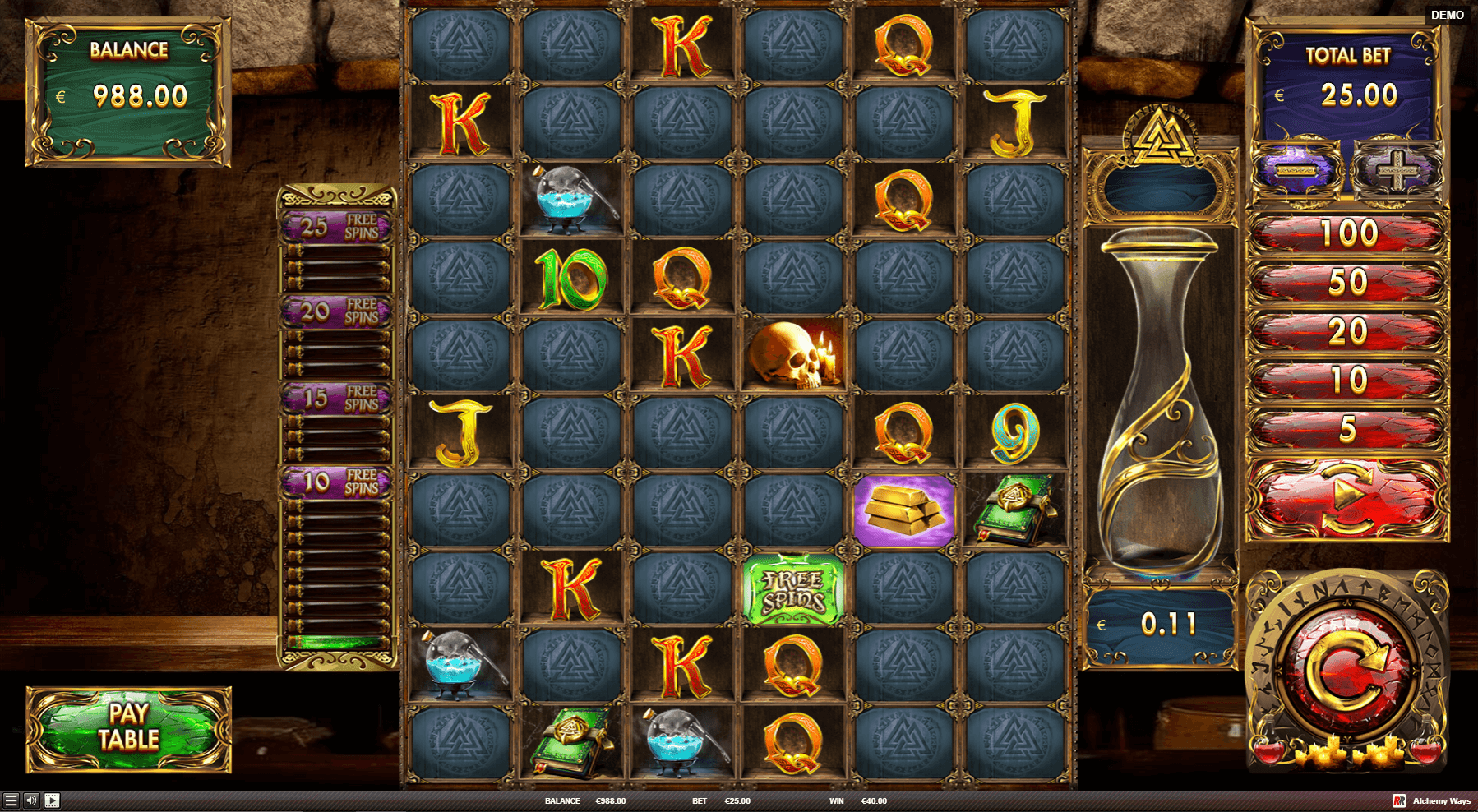Start autoplay with the red arrows button
Screen dimensions: 1478x812
[1347, 498]
